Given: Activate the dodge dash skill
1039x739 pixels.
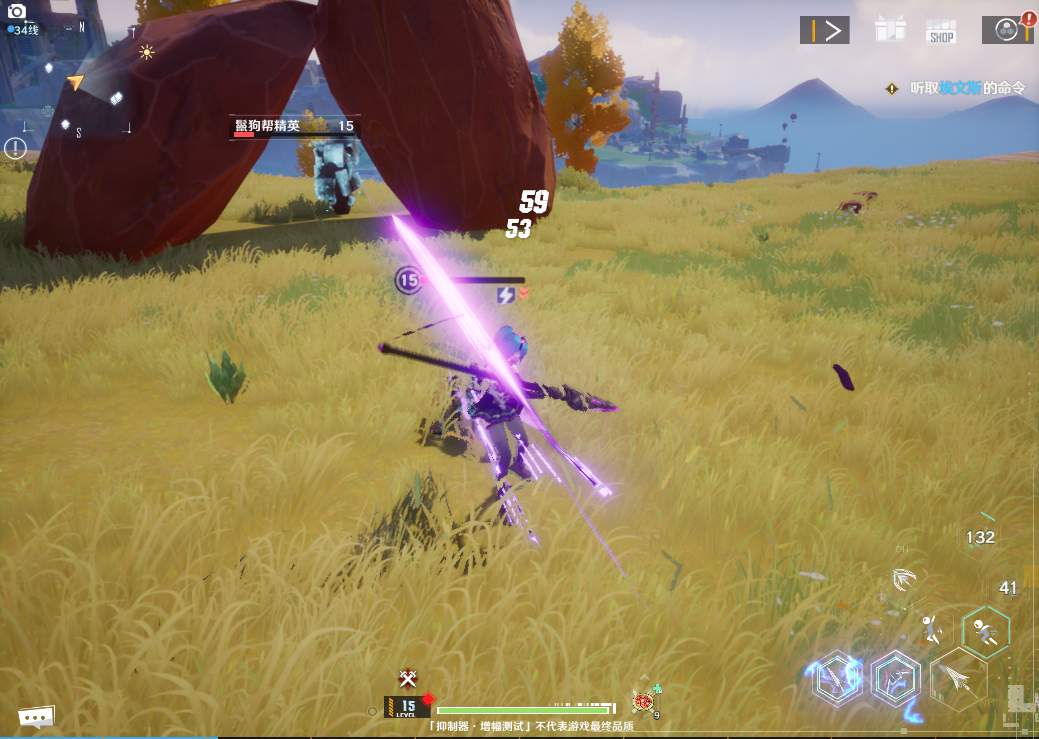Looking at the screenshot, I should pos(985,632).
